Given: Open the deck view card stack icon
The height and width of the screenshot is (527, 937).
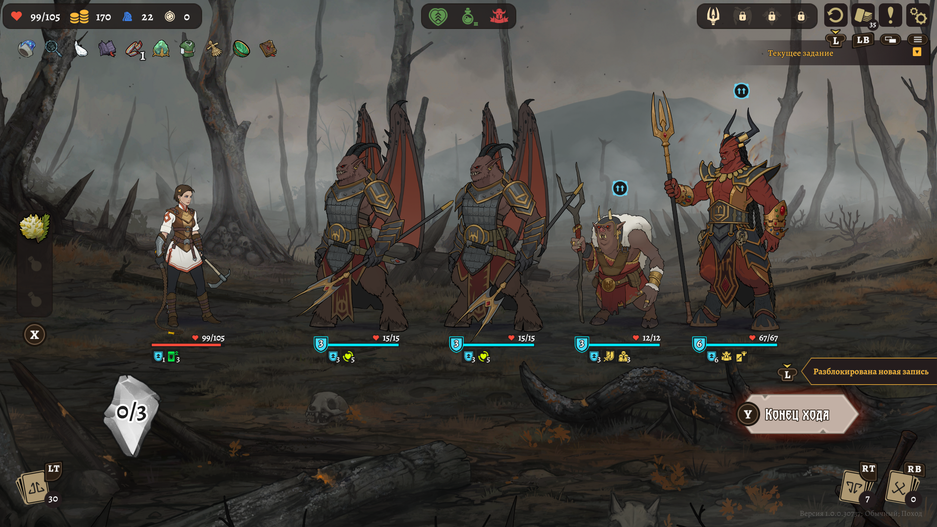Looking at the screenshot, I should 863,16.
